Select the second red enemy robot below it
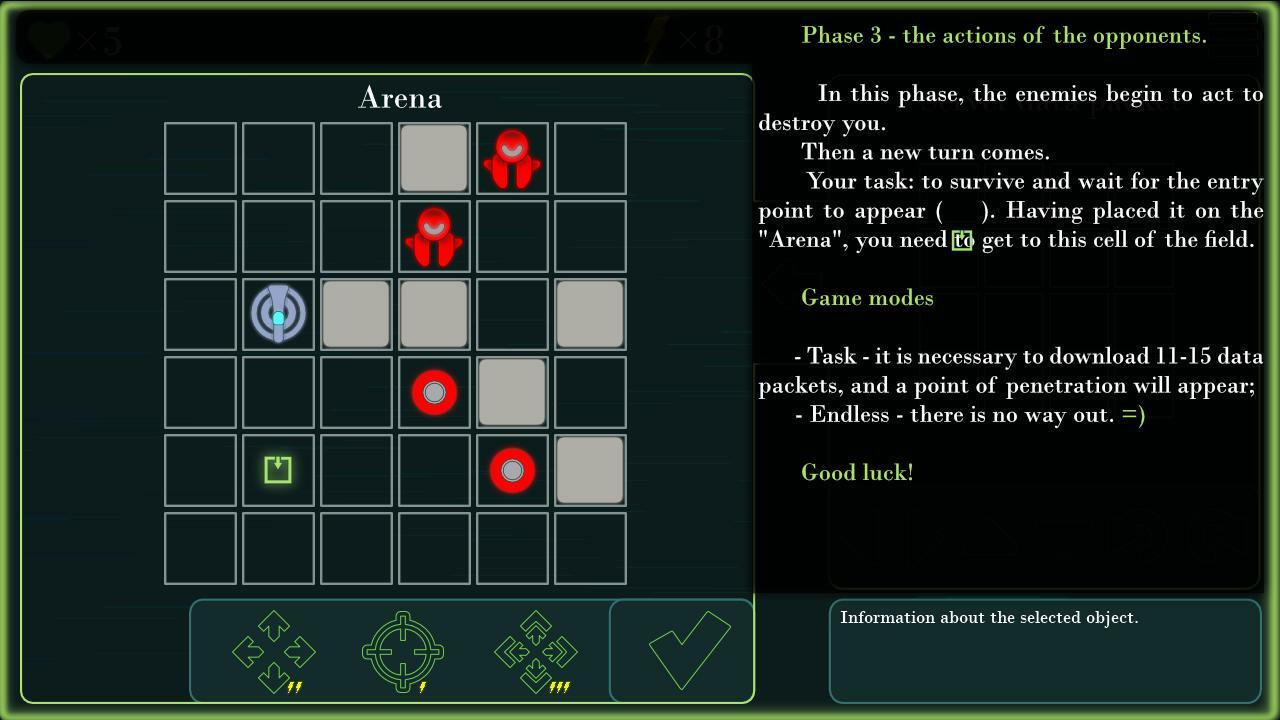The image size is (1280, 720). (x=434, y=235)
